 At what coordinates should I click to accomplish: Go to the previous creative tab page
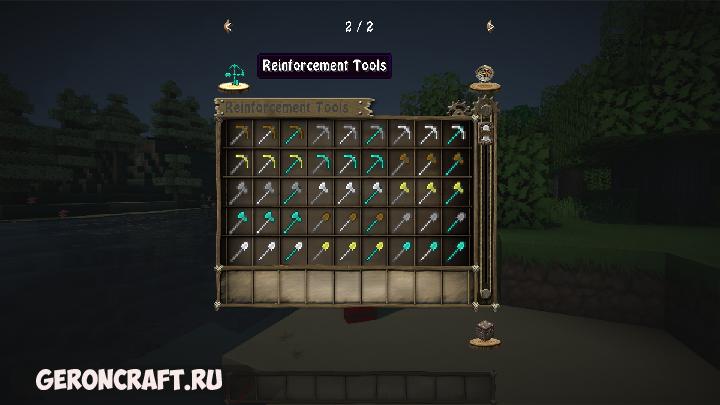tap(229, 26)
